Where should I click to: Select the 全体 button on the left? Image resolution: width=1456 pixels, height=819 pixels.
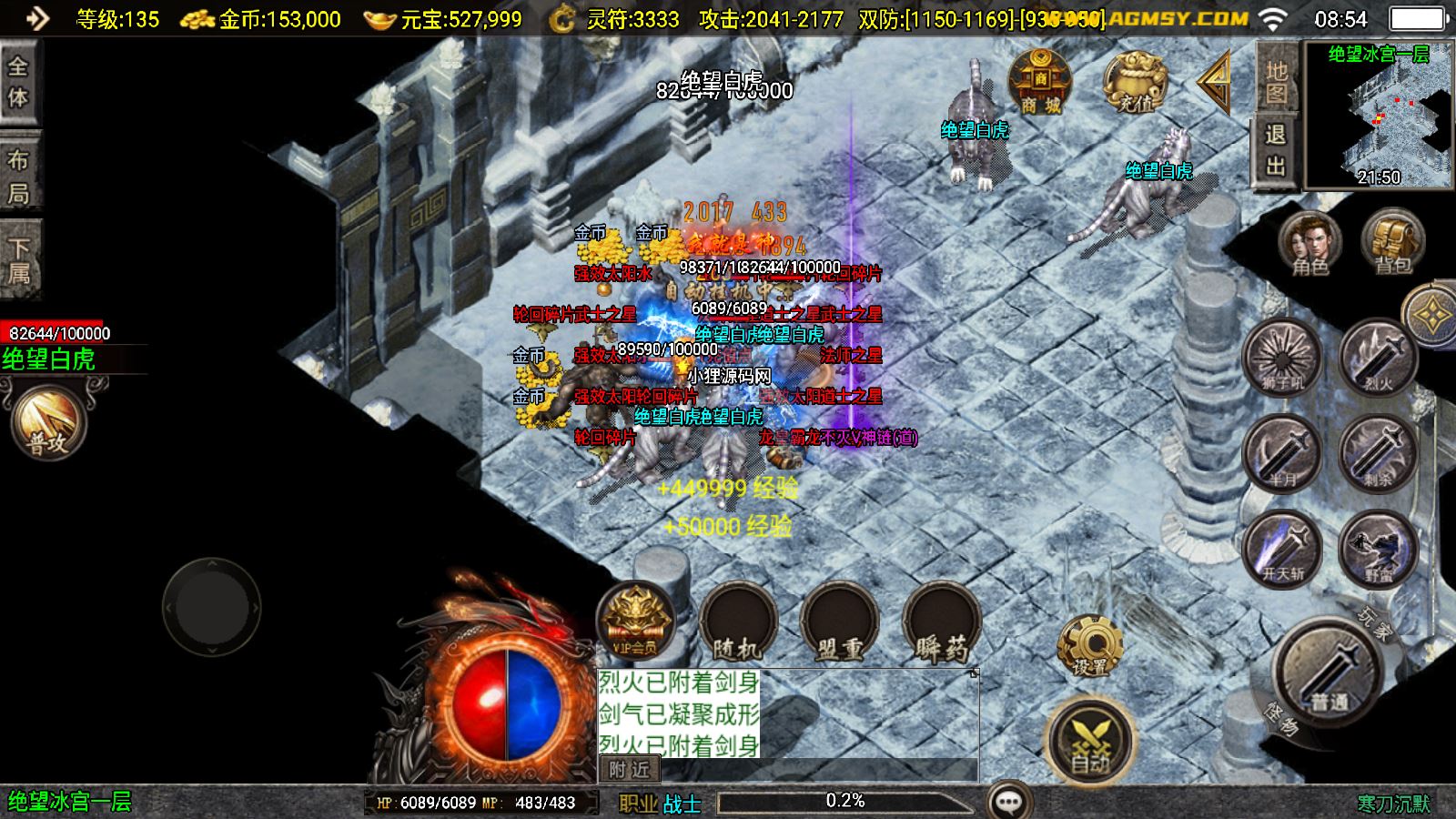pyautogui.click(x=18, y=82)
